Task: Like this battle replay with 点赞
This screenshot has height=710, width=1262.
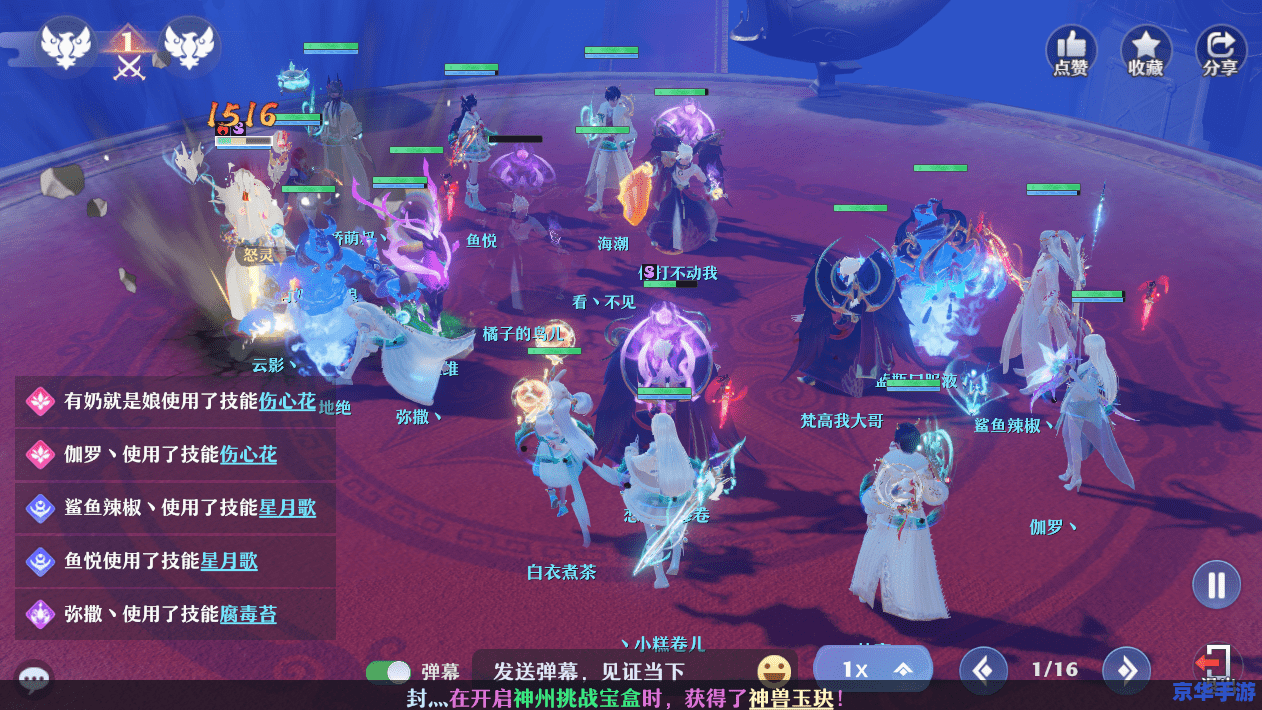Action: (1071, 51)
